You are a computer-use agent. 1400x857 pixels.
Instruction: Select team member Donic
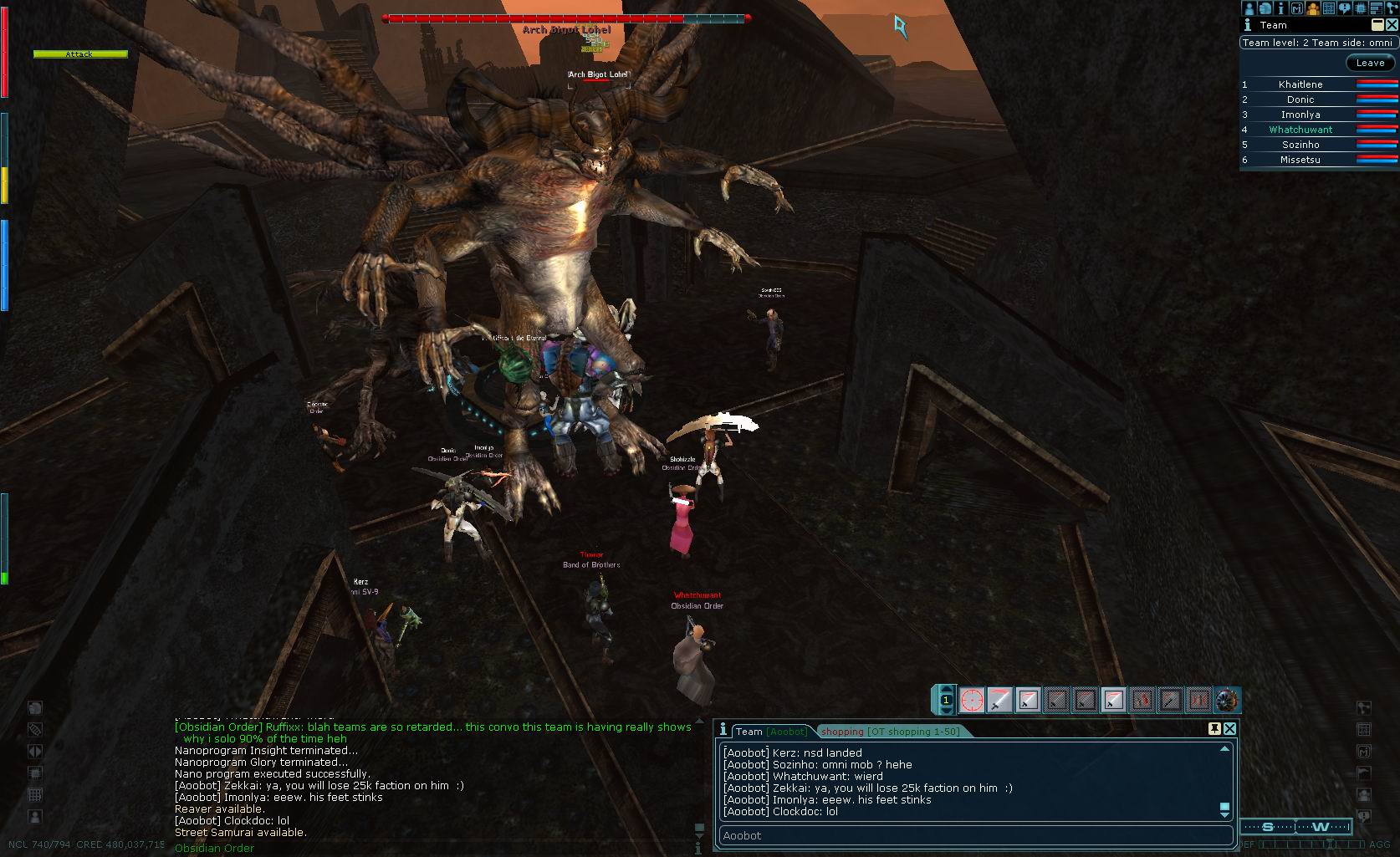1300,99
